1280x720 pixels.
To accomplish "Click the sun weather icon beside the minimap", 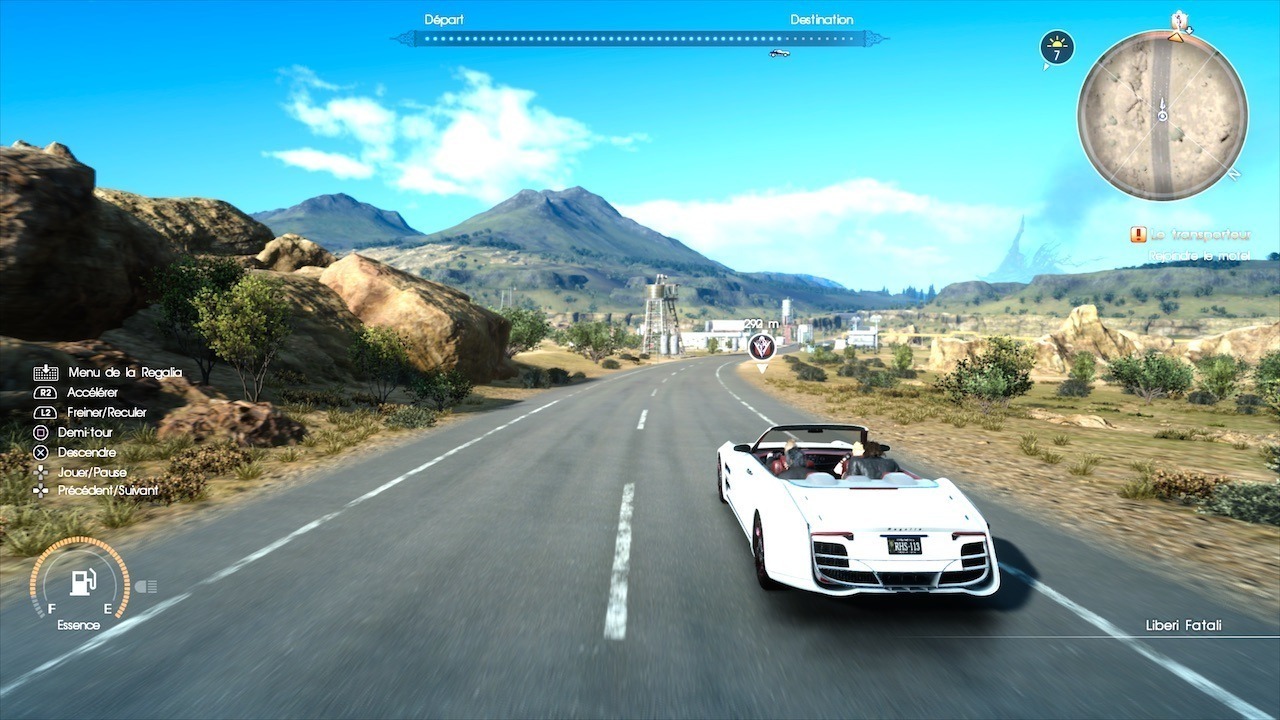I will [1057, 47].
